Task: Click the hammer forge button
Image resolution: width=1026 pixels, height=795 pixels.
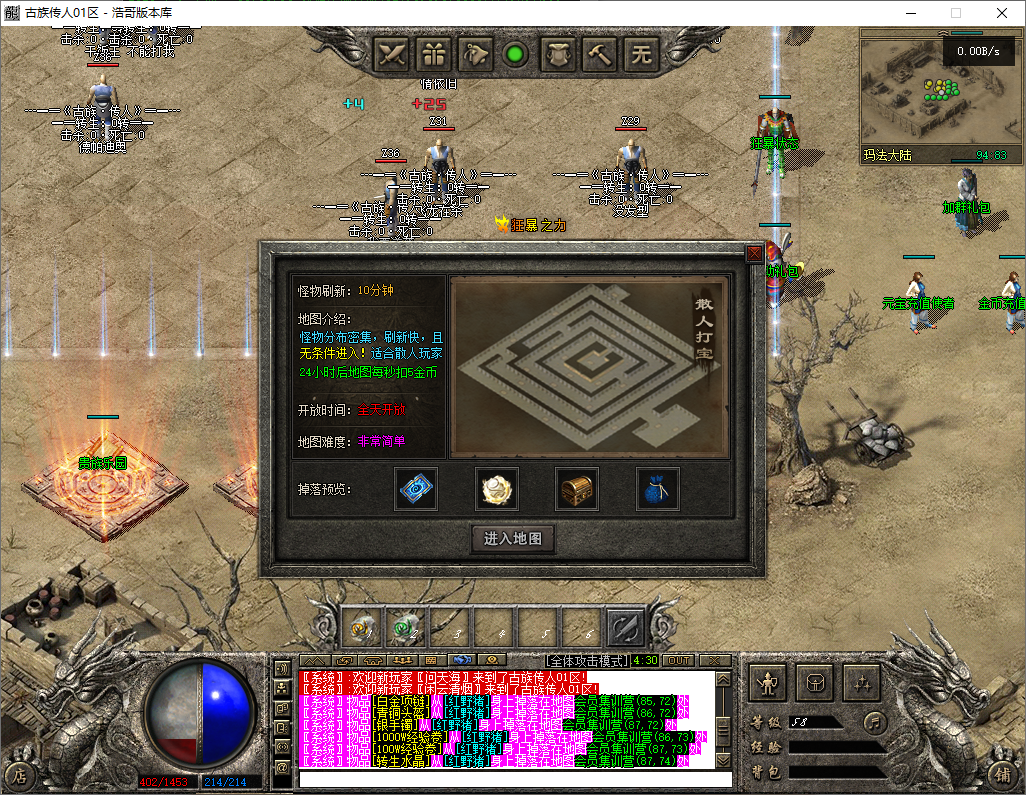Action: [601, 54]
